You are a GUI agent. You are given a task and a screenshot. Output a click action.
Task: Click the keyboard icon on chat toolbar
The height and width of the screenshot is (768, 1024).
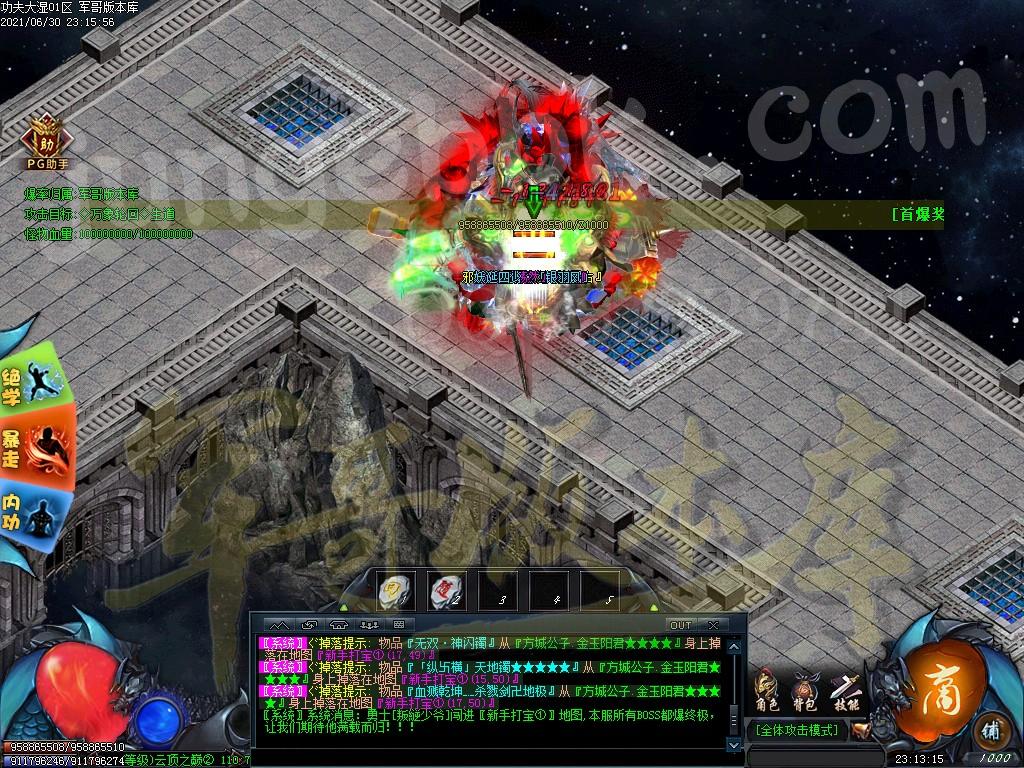[398, 625]
